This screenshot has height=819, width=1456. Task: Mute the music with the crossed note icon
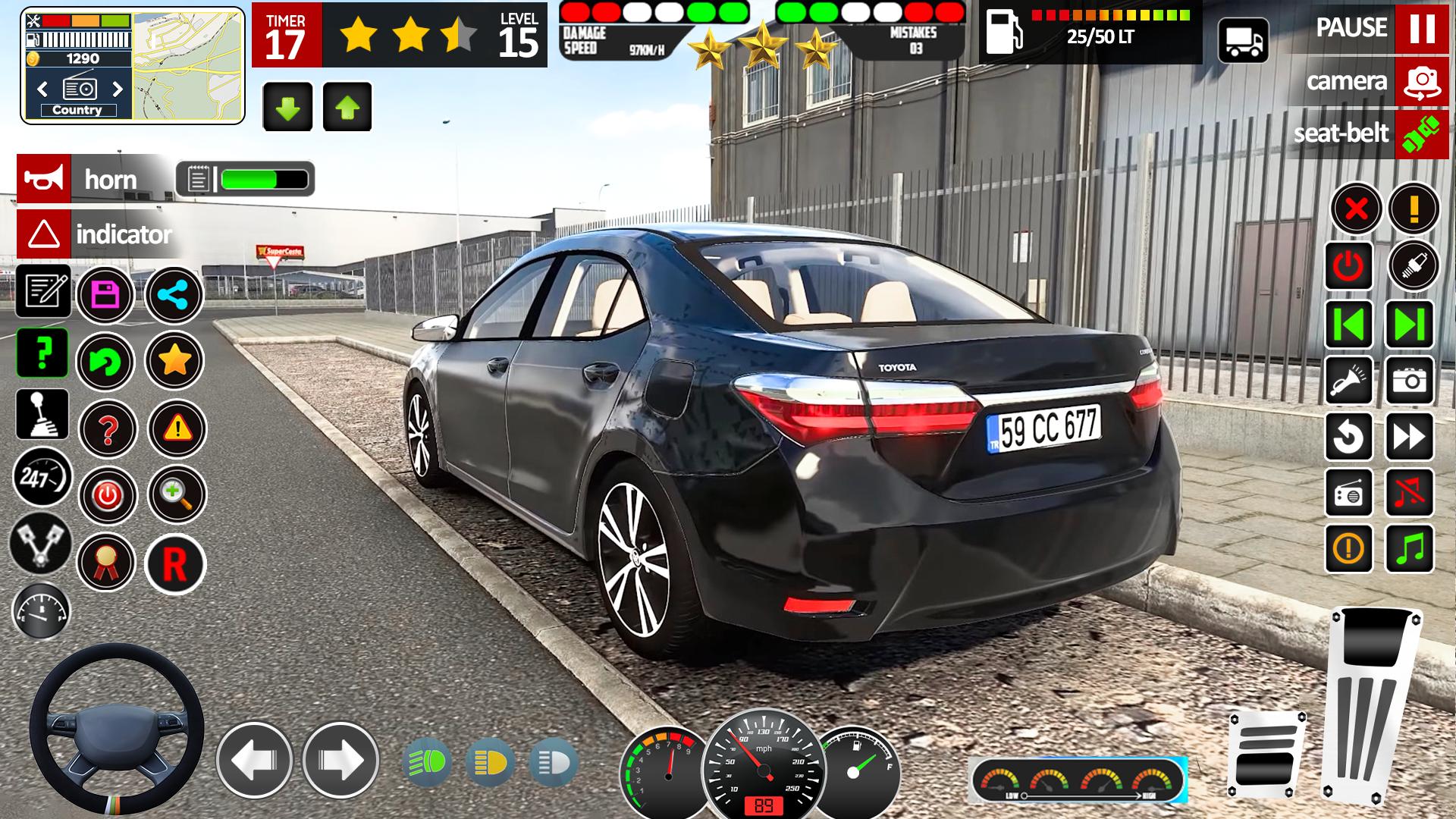[1409, 493]
